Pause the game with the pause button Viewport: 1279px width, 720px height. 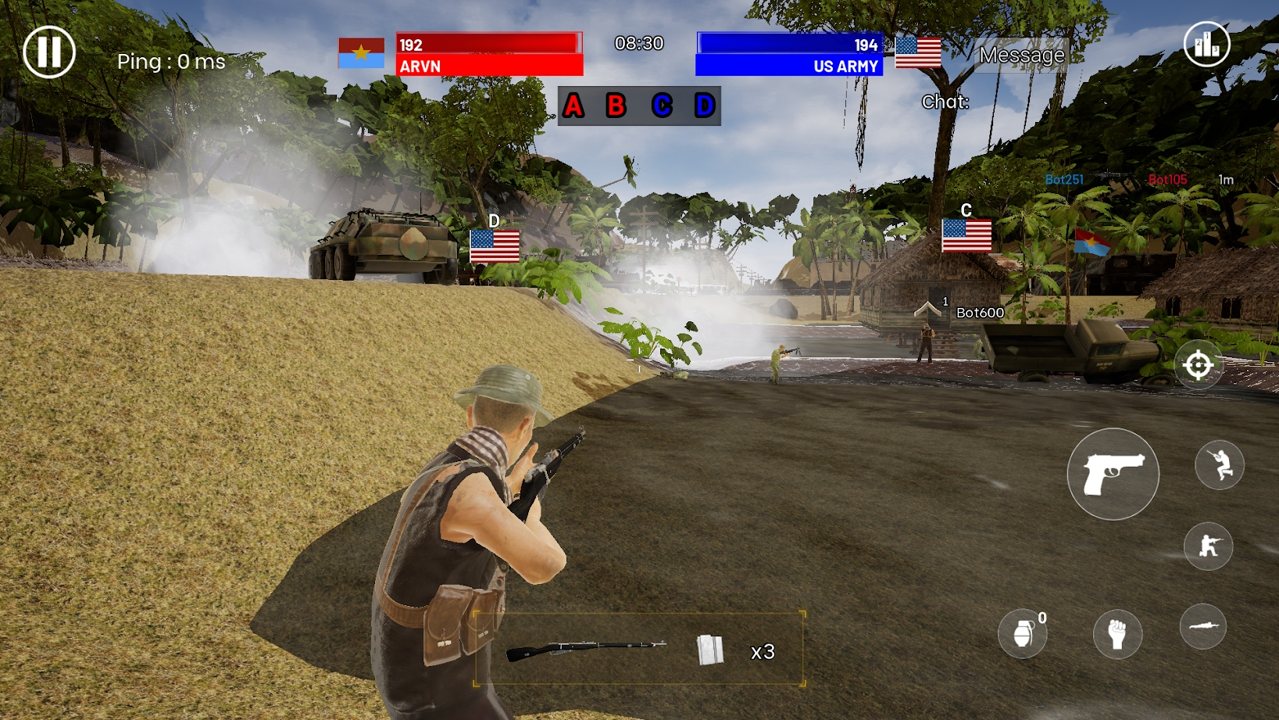[x=49, y=51]
